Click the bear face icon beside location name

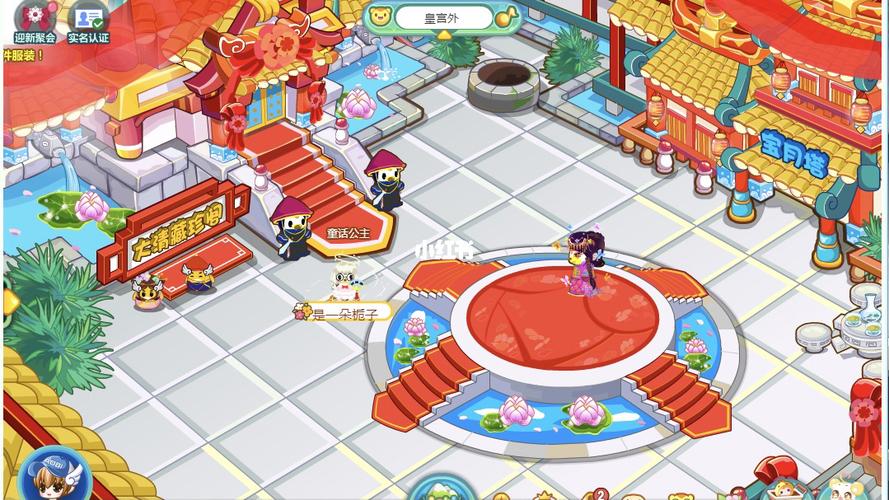click(x=380, y=16)
